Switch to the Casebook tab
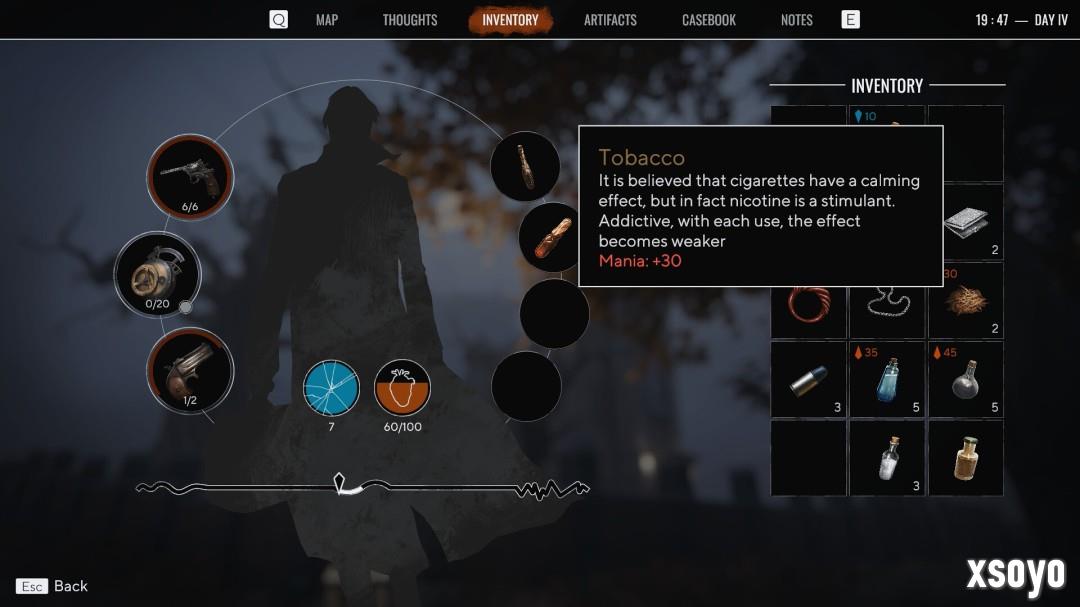 coord(709,20)
